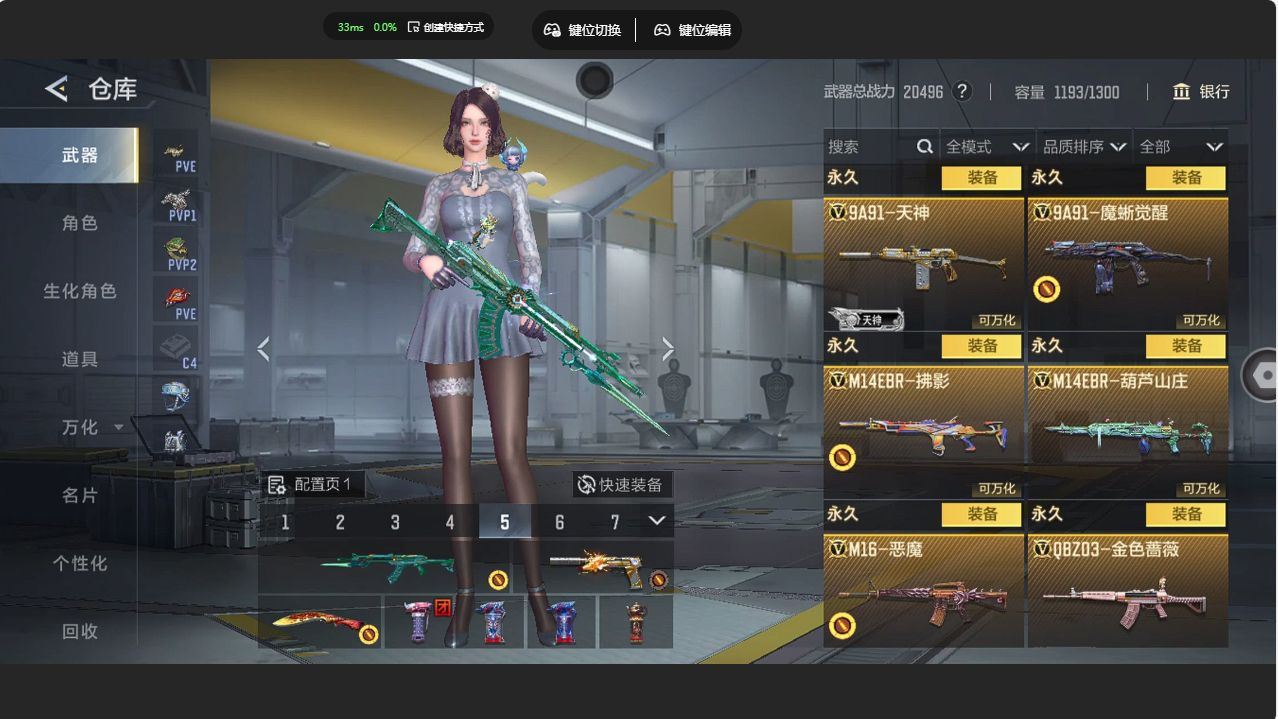1278x719 pixels.
Task: Open the 个性化 section
Action: [80, 563]
